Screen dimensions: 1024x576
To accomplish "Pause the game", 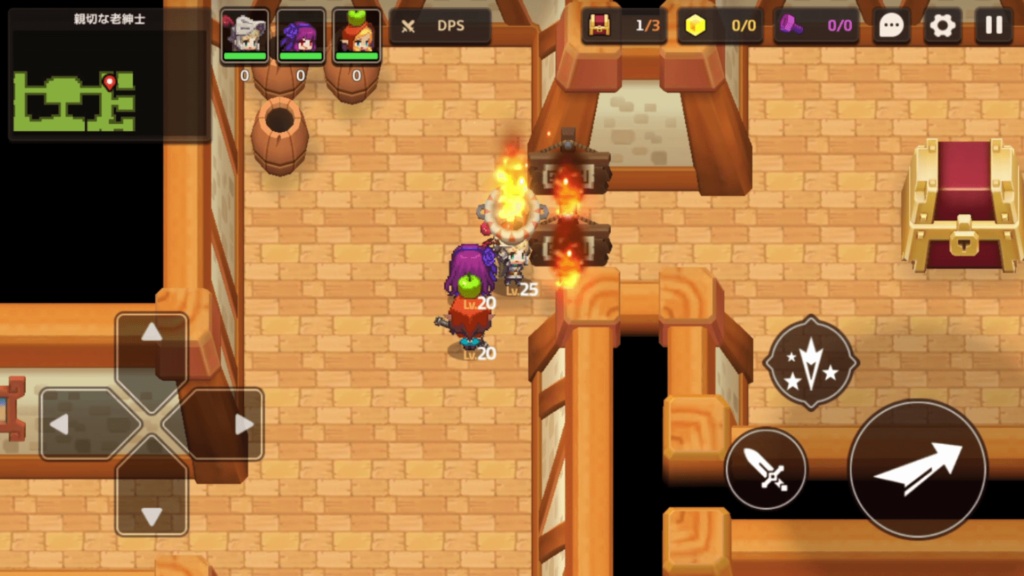I will [x=993, y=26].
